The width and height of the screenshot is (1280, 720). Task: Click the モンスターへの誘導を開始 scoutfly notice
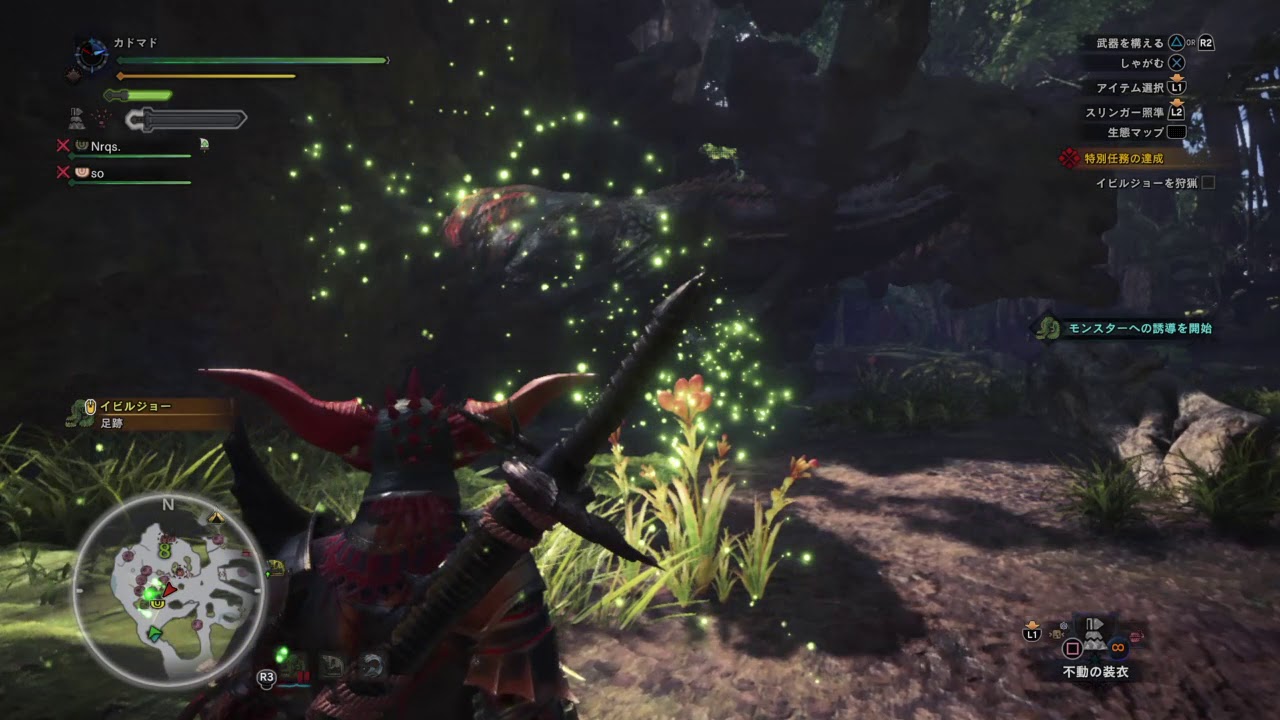(1135, 328)
